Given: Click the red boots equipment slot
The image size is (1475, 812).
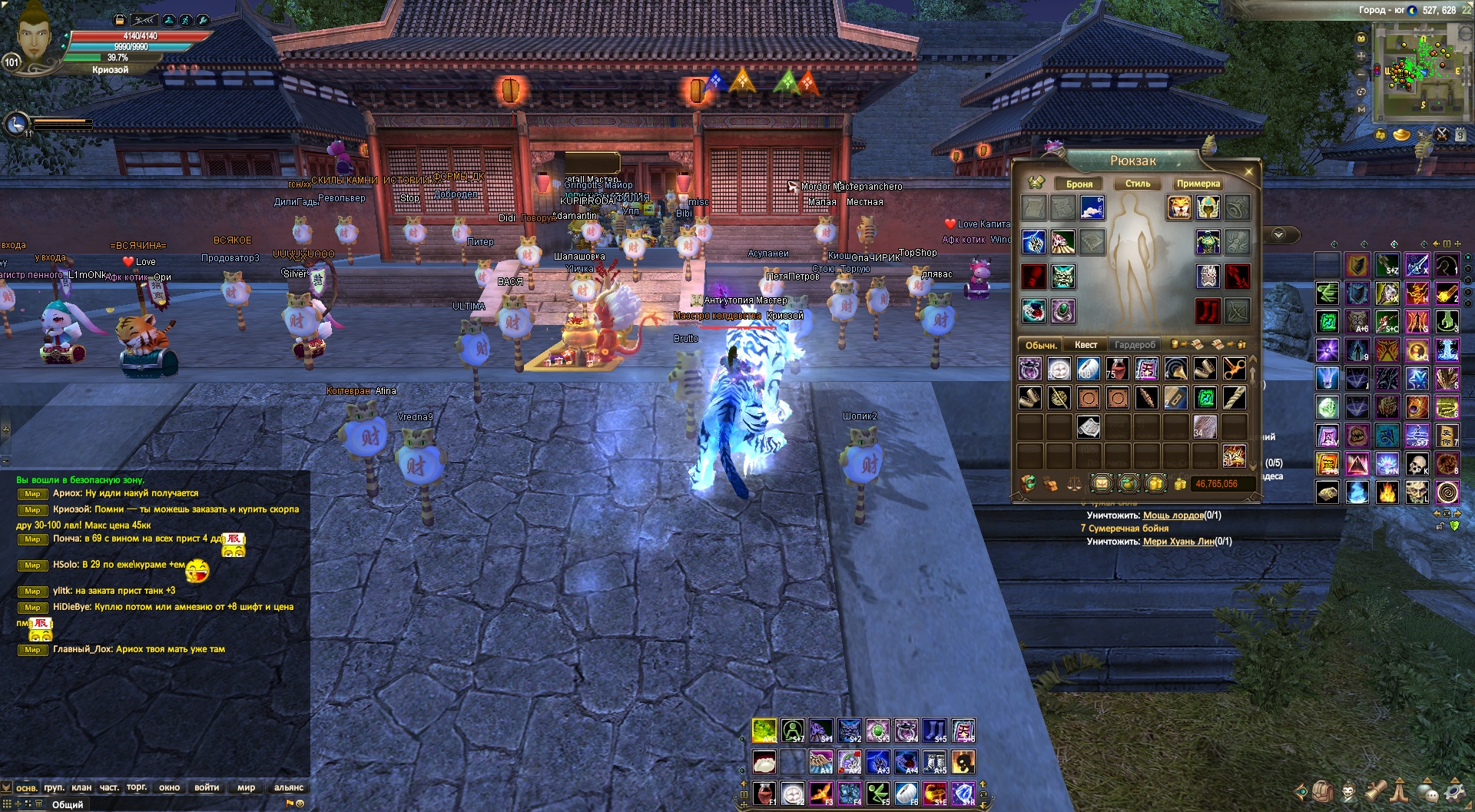Looking at the screenshot, I should [1208, 311].
